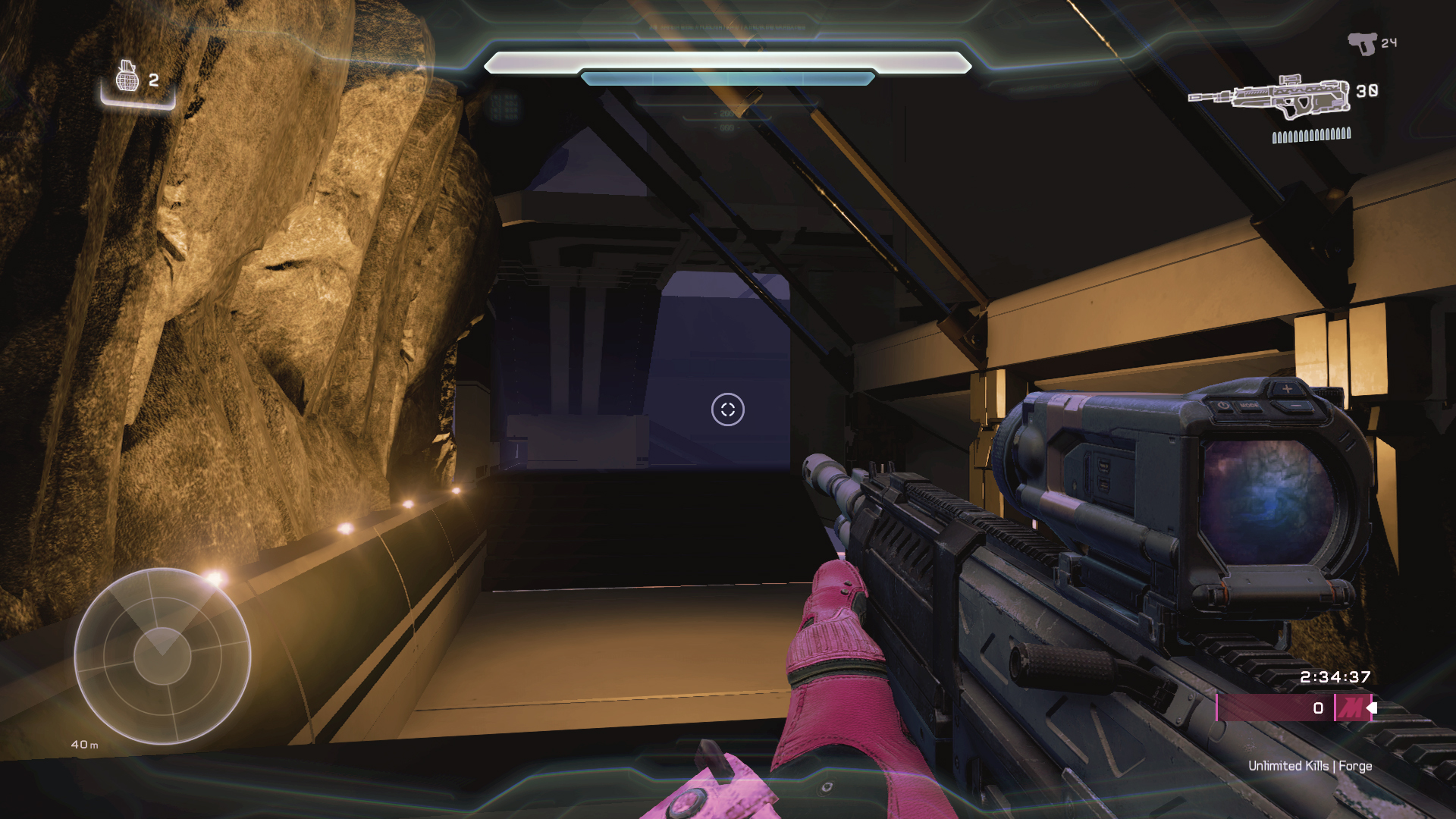
Task: Click the circular motion tracker radar
Action: click(x=162, y=656)
